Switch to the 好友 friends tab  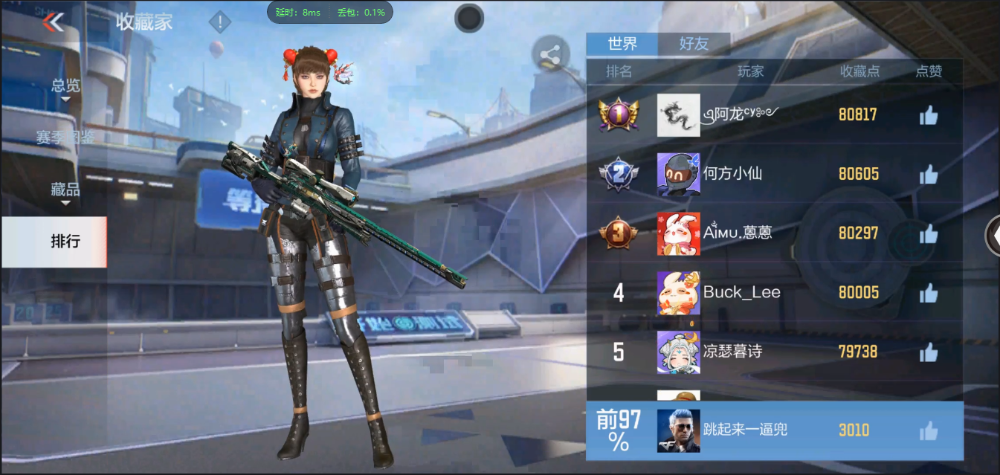pyautogui.click(x=693, y=44)
